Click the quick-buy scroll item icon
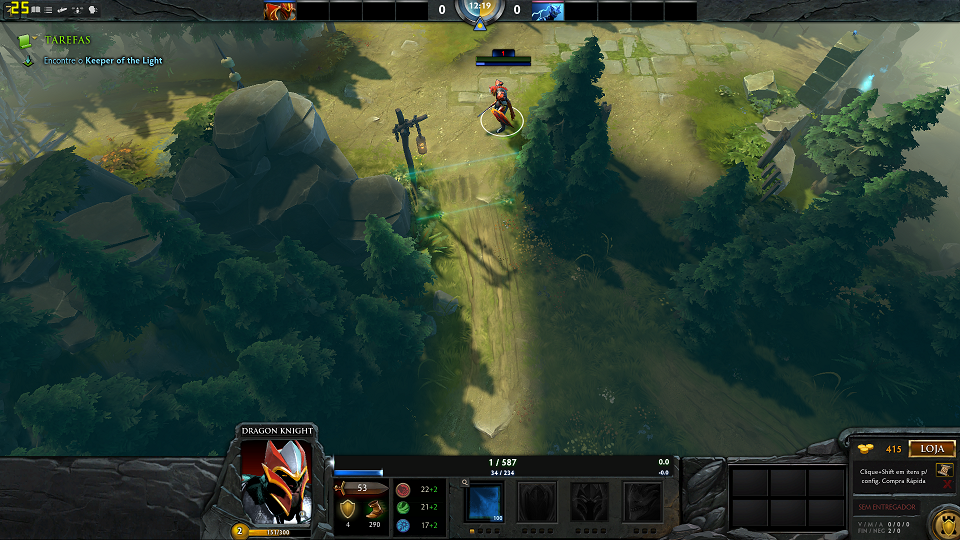The width and height of the screenshot is (960, 540). pos(945,470)
